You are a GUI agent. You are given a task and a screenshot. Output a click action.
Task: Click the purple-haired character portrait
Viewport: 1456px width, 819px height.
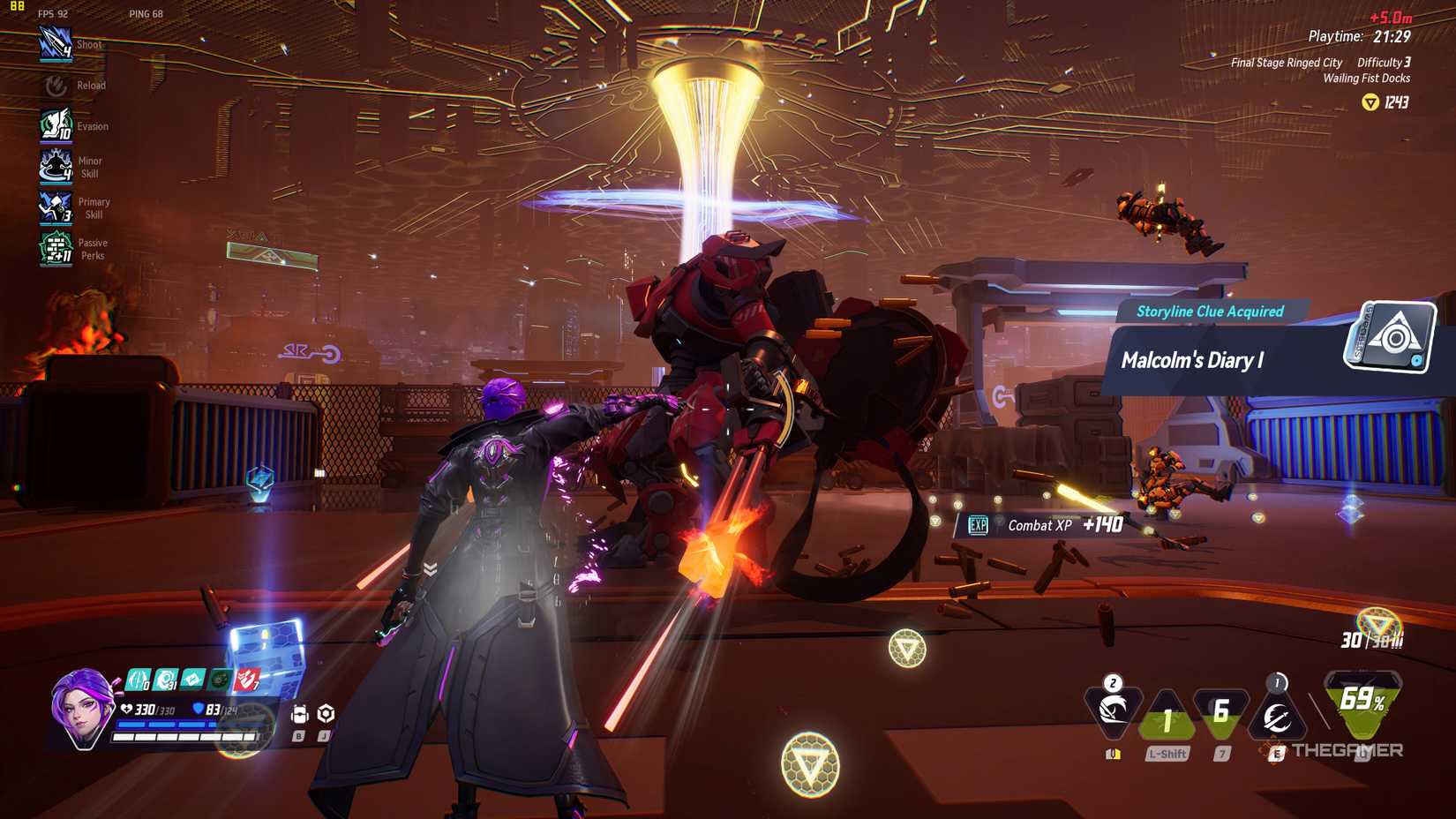[x=81, y=706]
